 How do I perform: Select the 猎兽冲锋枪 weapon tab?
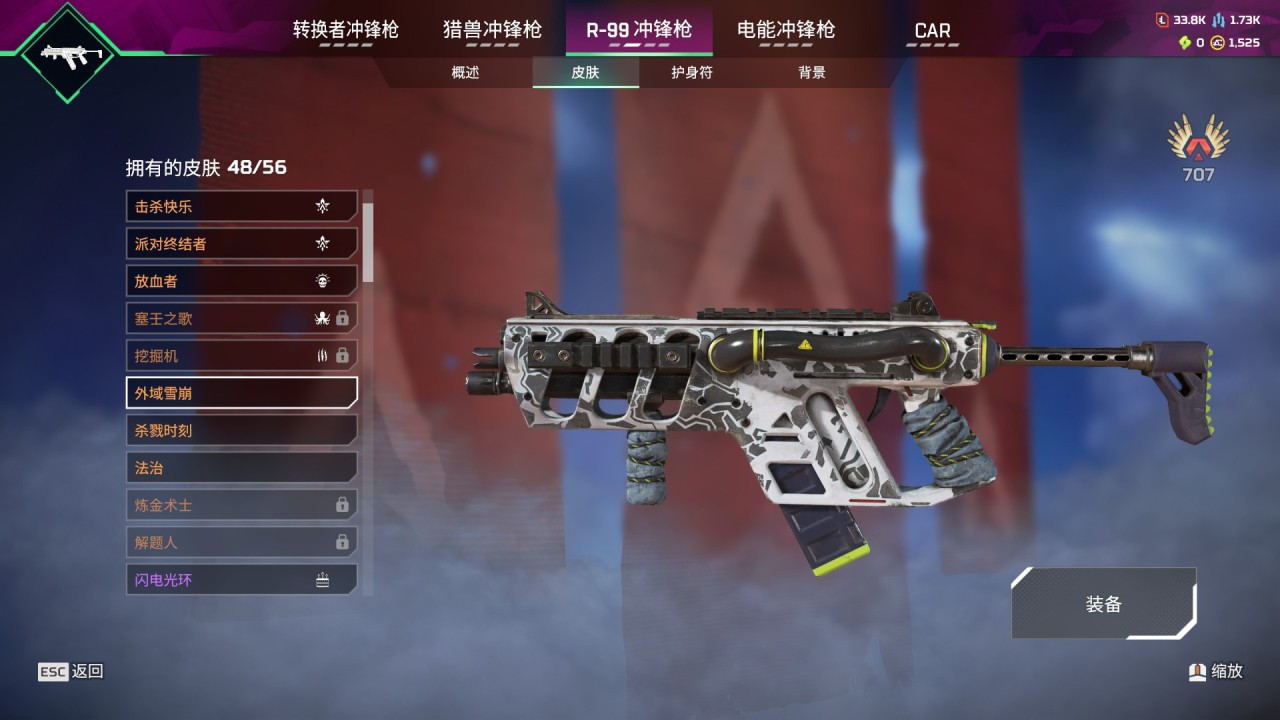(x=492, y=30)
